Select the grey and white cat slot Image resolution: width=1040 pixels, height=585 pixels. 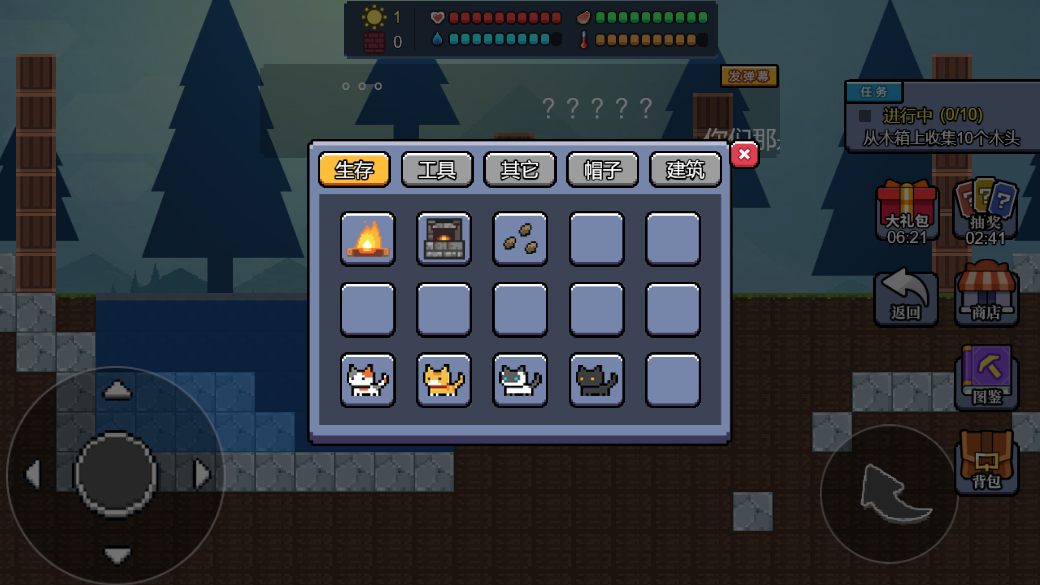[x=520, y=380]
